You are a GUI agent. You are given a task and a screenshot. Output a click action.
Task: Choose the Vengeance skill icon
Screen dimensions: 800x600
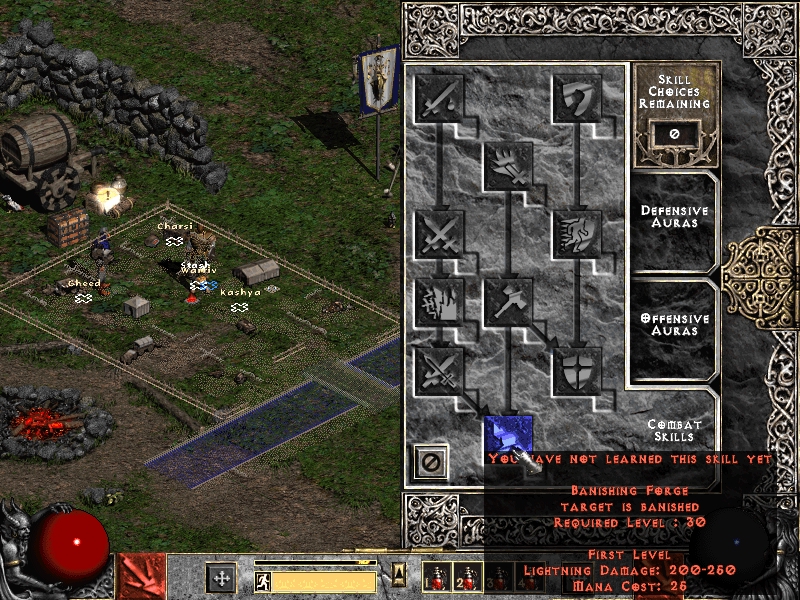[x=439, y=302]
